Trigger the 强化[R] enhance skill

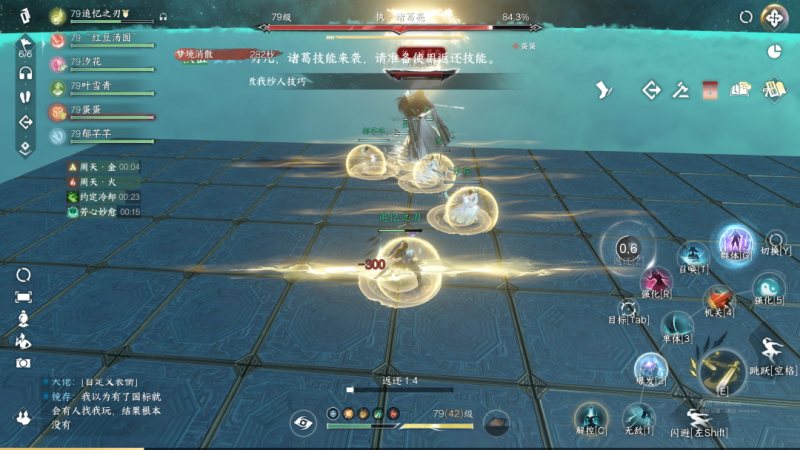pyautogui.click(x=656, y=282)
